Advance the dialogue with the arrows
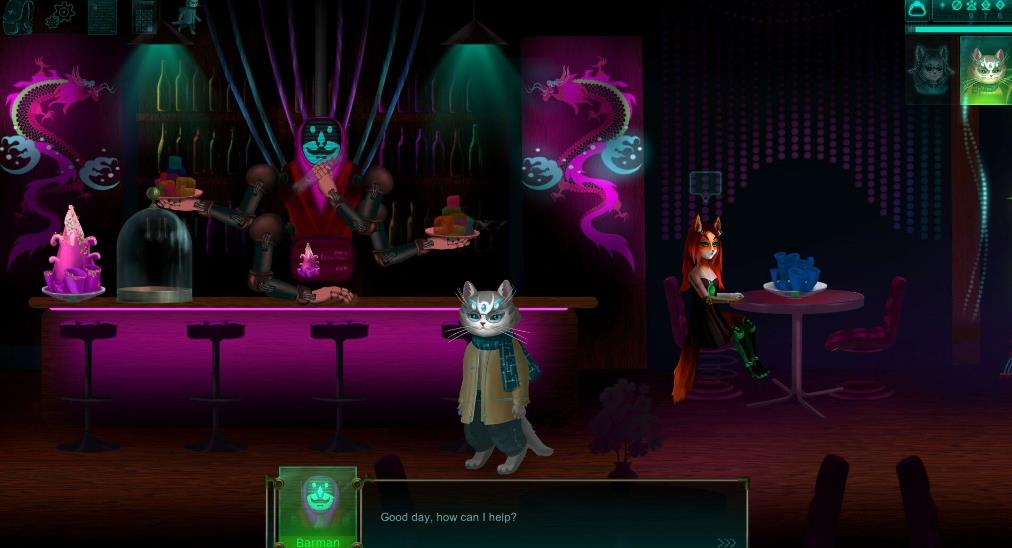Viewport: 1012px width, 548px height. [726, 543]
